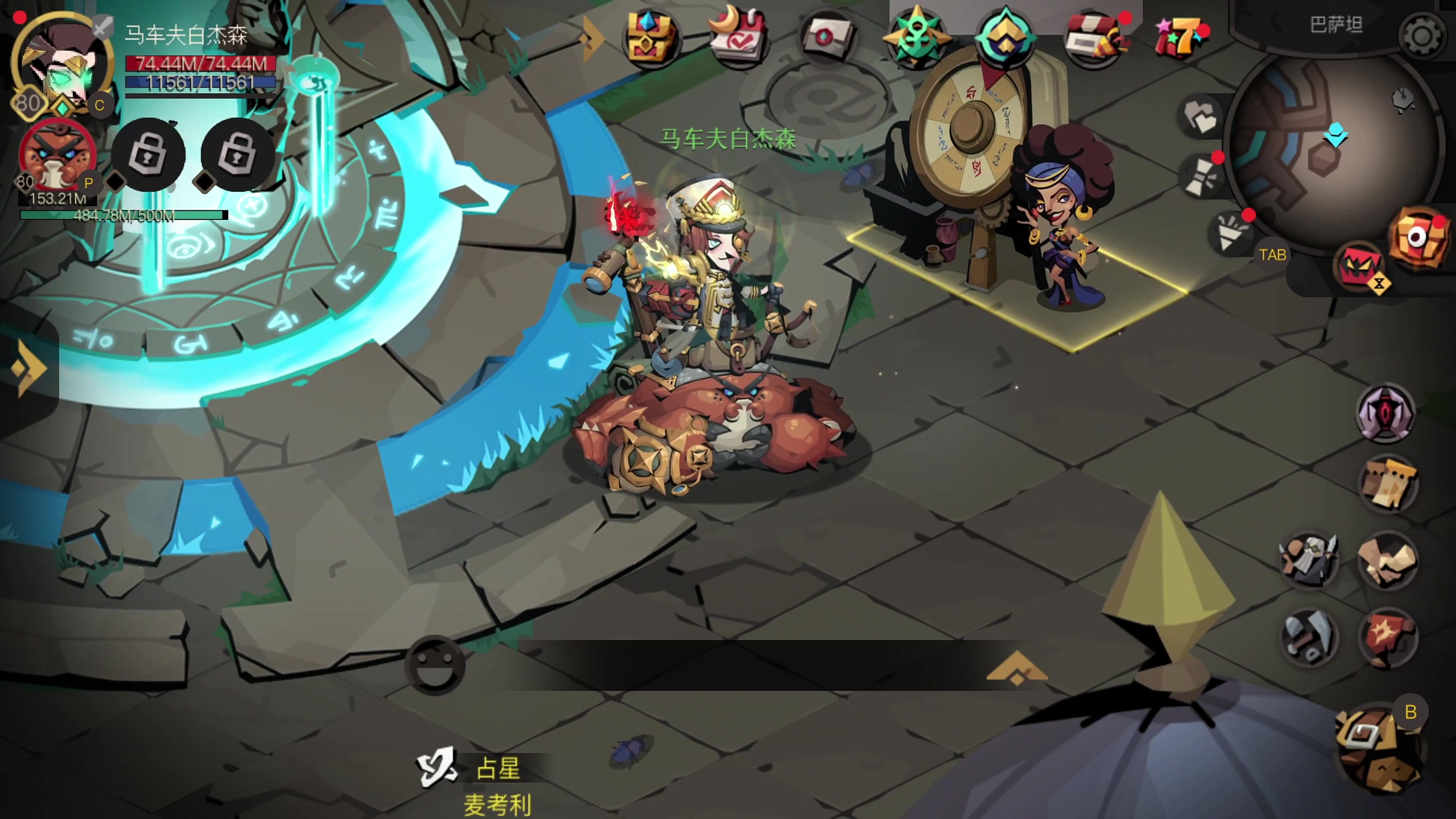Open the one-eyed orange chest icon
This screenshot has height=819, width=1456.
click(x=1418, y=237)
